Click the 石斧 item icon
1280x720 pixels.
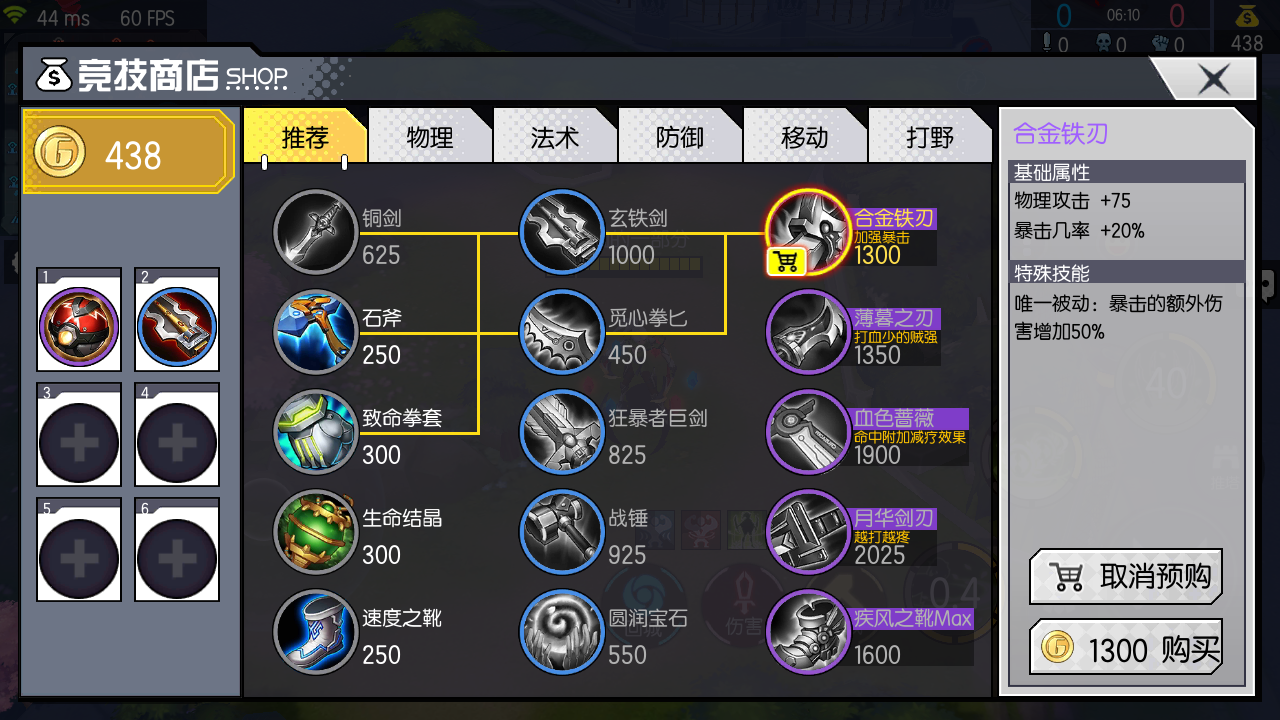point(316,332)
